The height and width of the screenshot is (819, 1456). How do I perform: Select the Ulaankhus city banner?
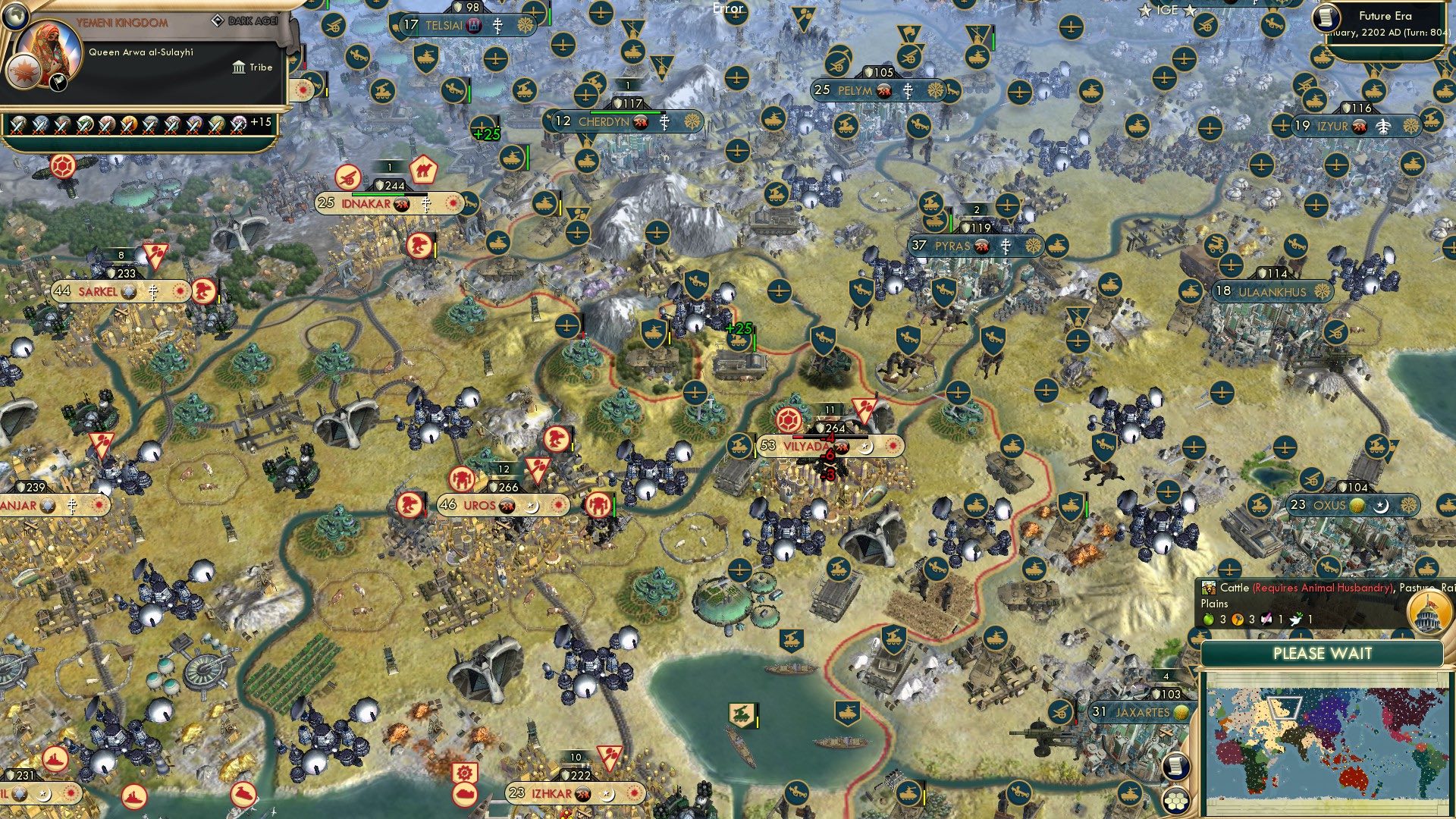pos(1274,290)
